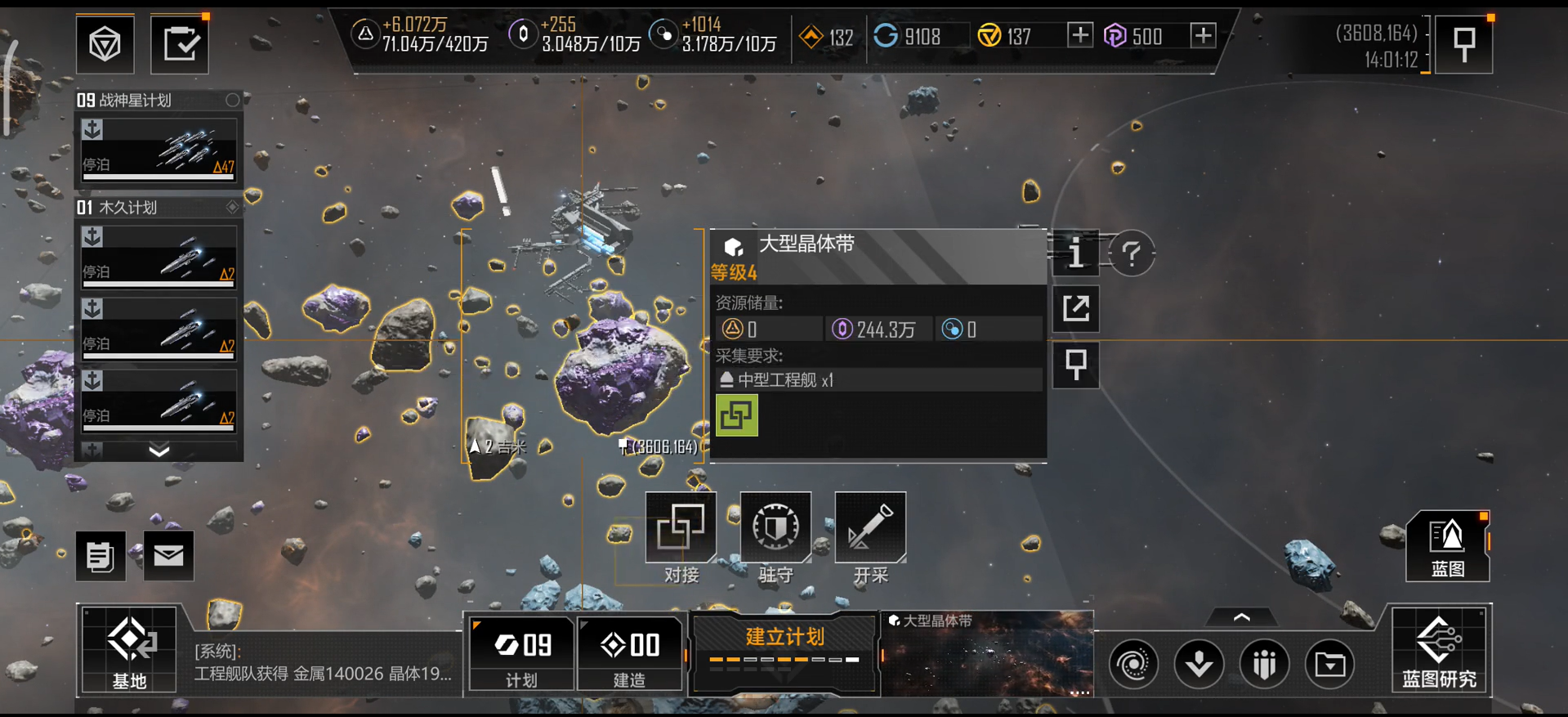This screenshot has width=1568, height=717.
Task: Open the document log icon
Action: coord(101,556)
